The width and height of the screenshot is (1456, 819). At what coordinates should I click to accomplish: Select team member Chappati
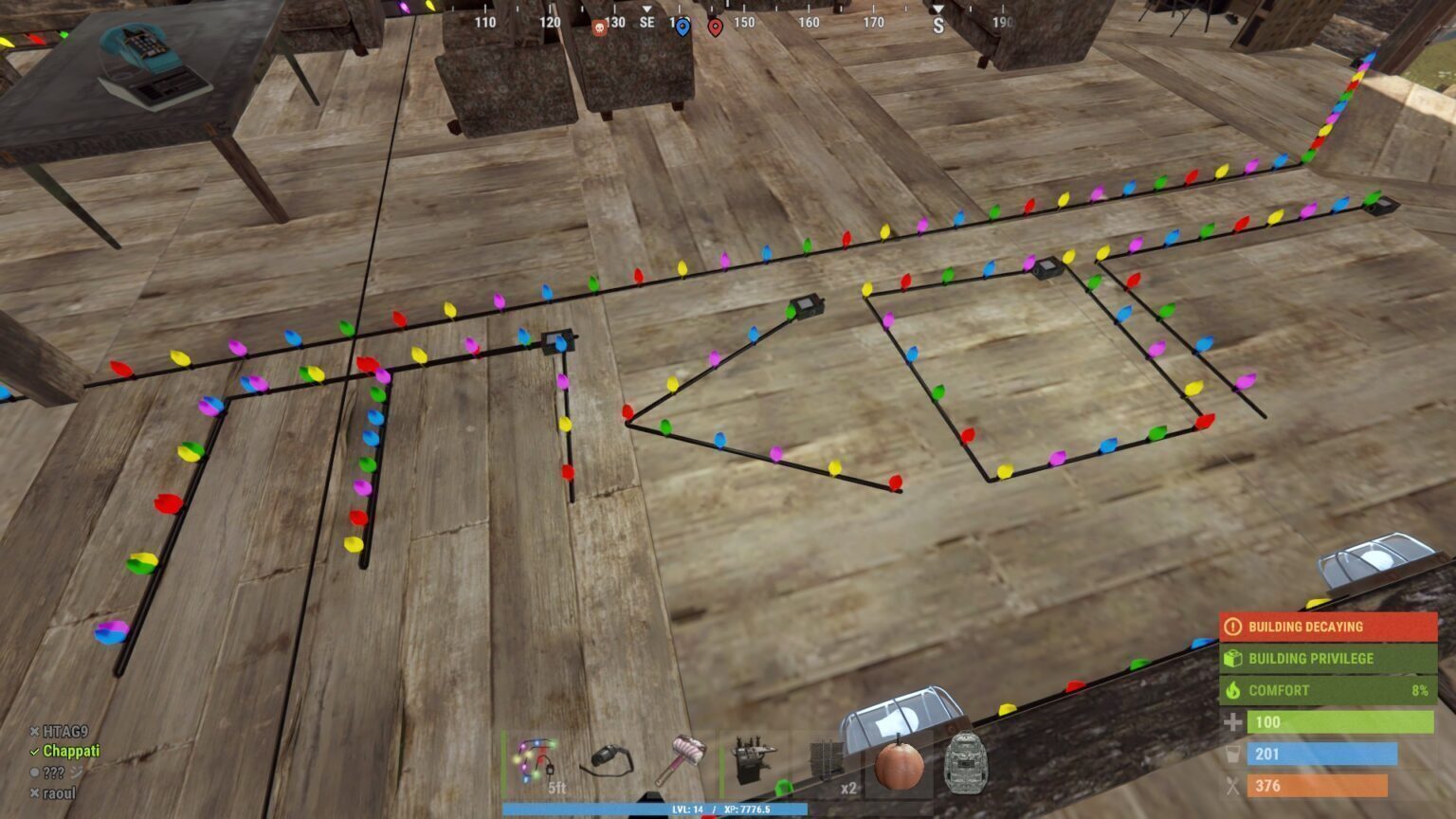(x=70, y=752)
